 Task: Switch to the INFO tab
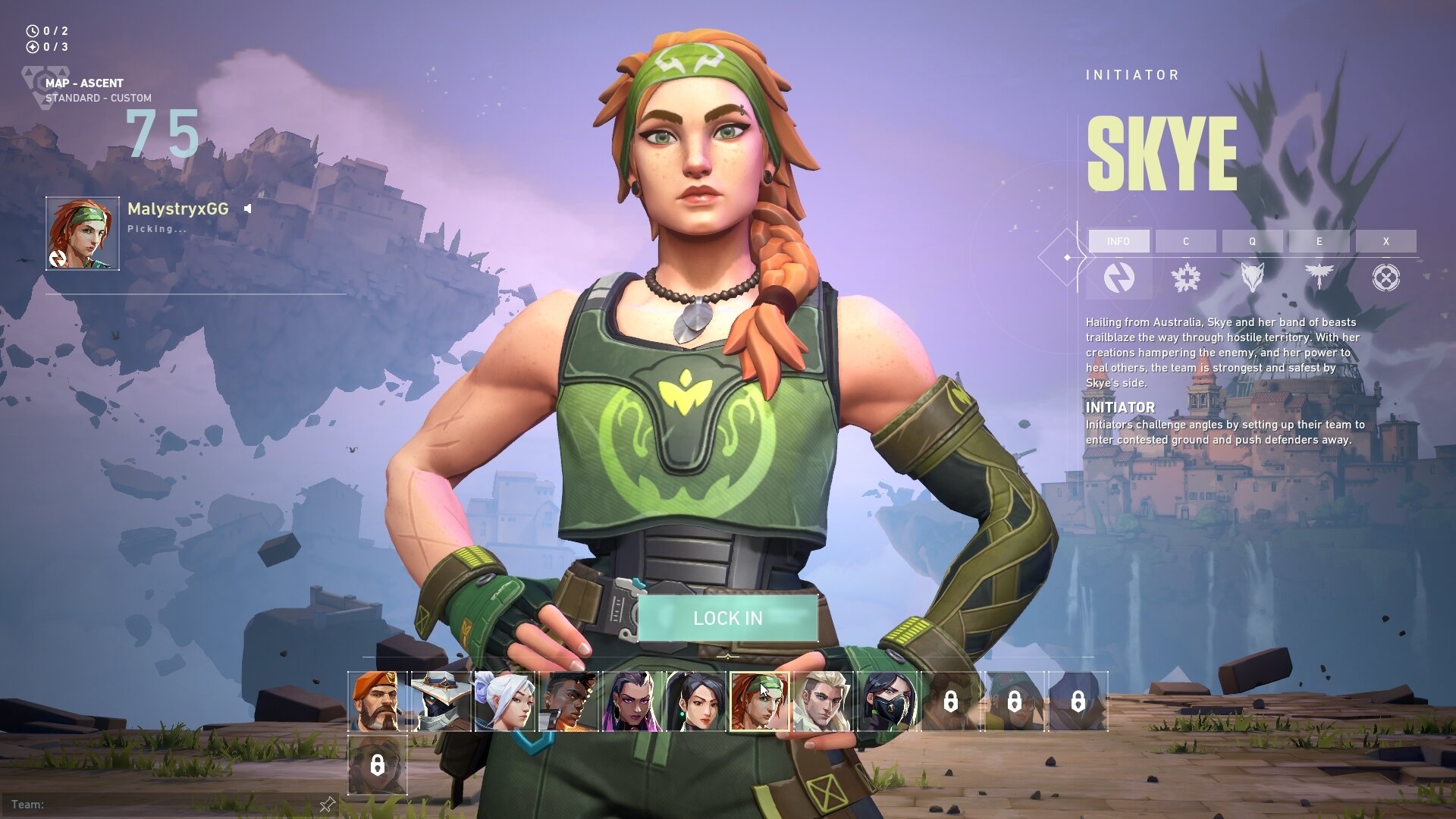(x=1120, y=241)
